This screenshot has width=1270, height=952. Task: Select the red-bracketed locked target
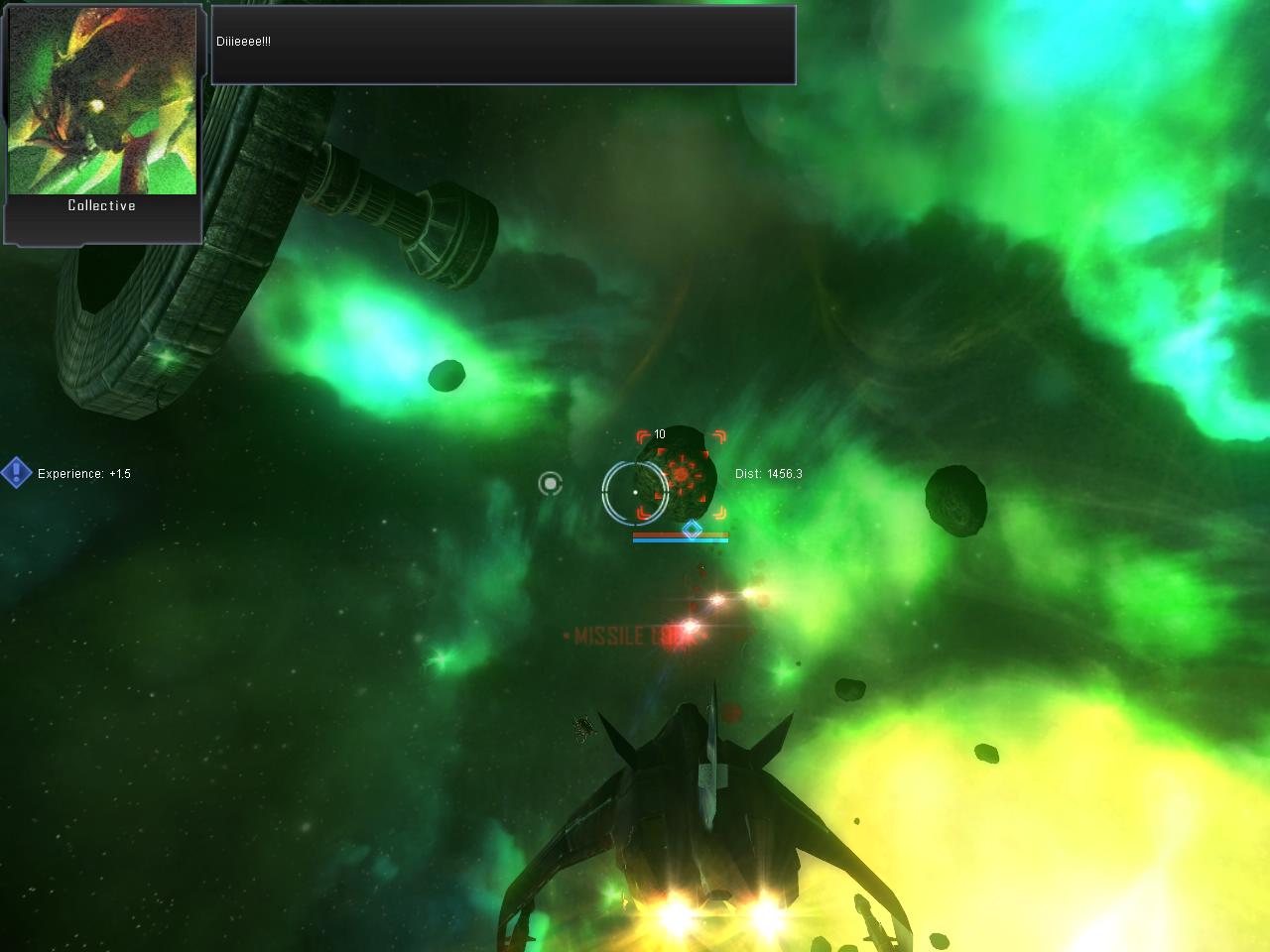coord(682,475)
